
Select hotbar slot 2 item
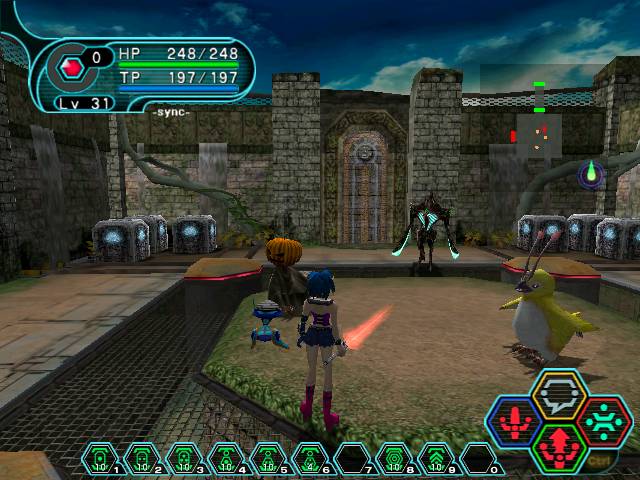(142, 459)
